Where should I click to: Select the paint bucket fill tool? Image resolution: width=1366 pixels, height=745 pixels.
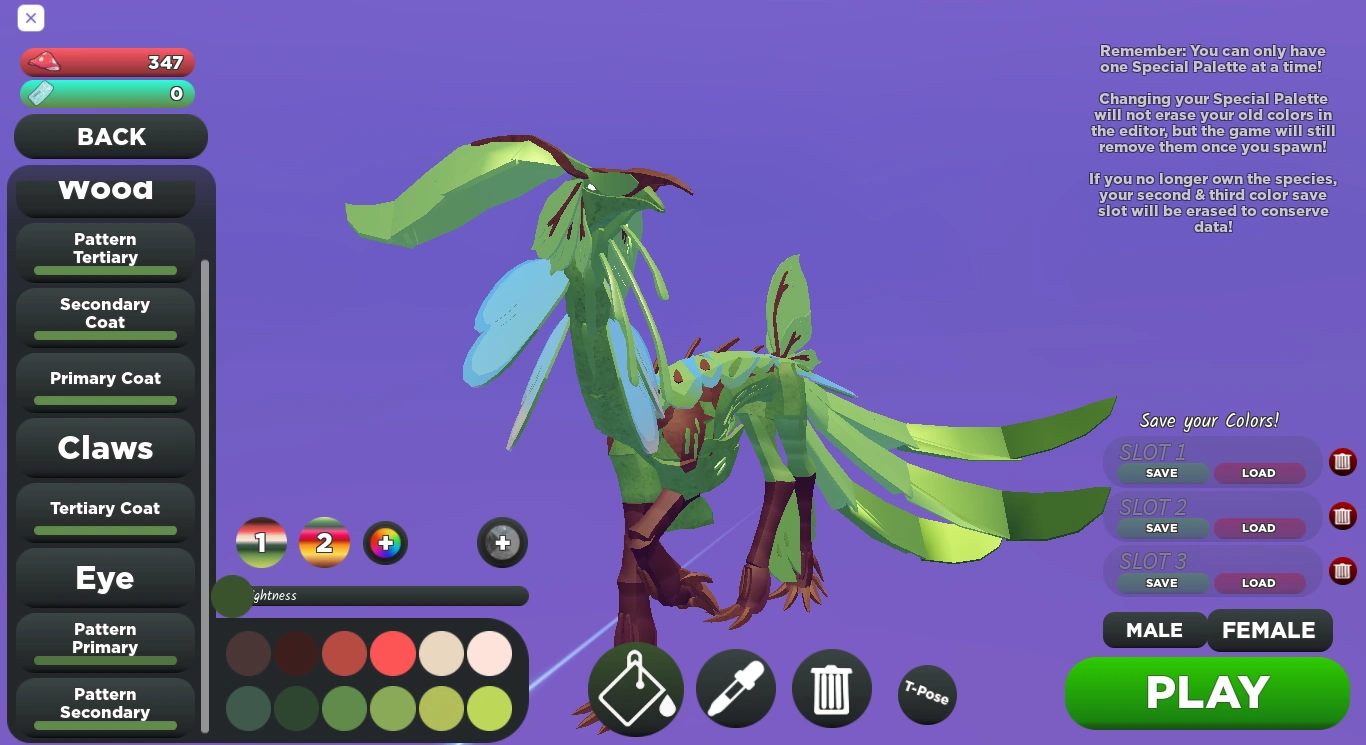(x=634, y=689)
